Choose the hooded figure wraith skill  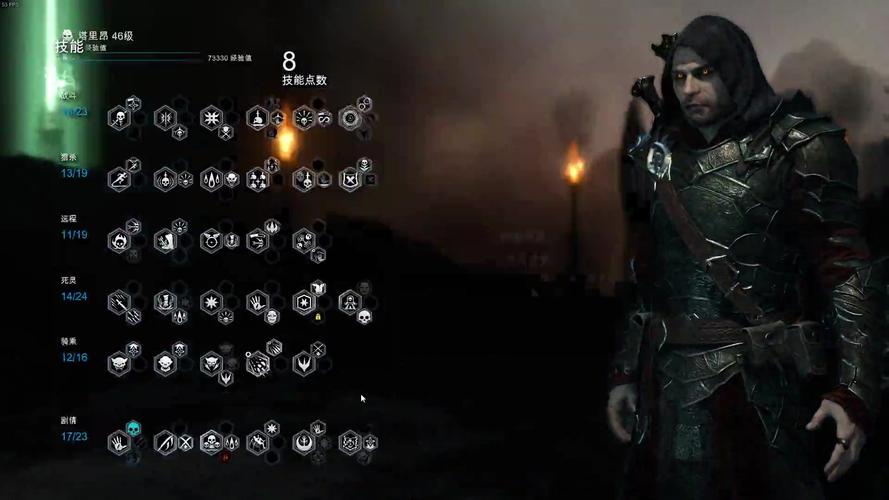pyautogui.click(x=349, y=302)
